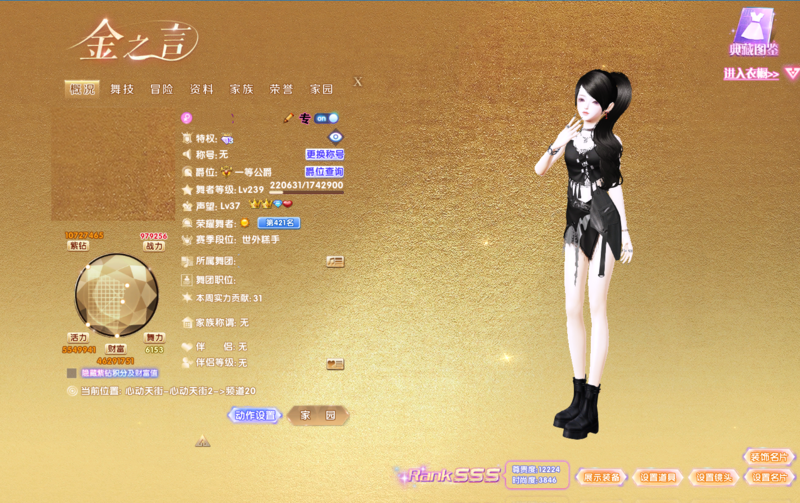Open 爵位查询 lookup
800x503 pixels.
pyautogui.click(x=325, y=172)
